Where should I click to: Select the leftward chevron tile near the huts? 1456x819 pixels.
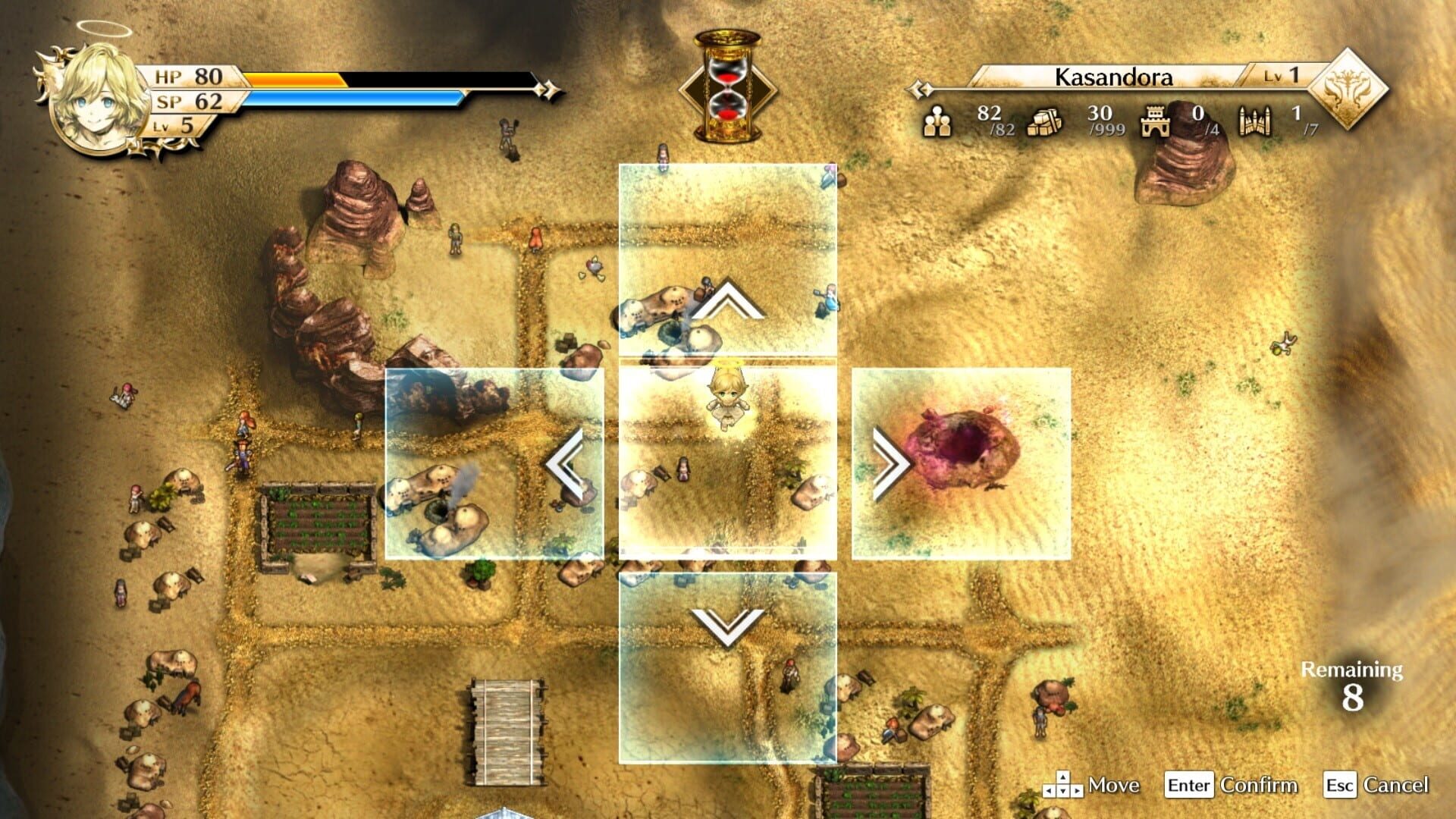(x=563, y=463)
